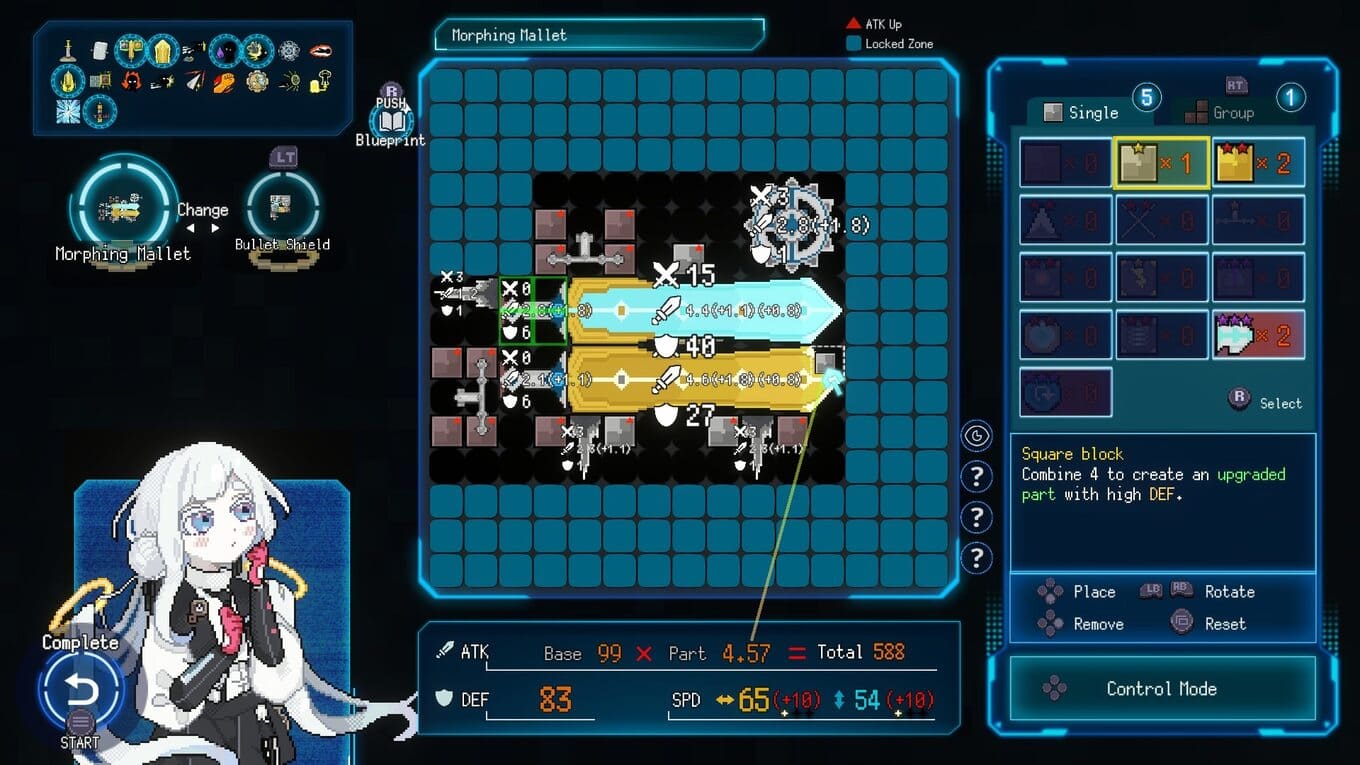Open the Blueprint book

(390, 122)
